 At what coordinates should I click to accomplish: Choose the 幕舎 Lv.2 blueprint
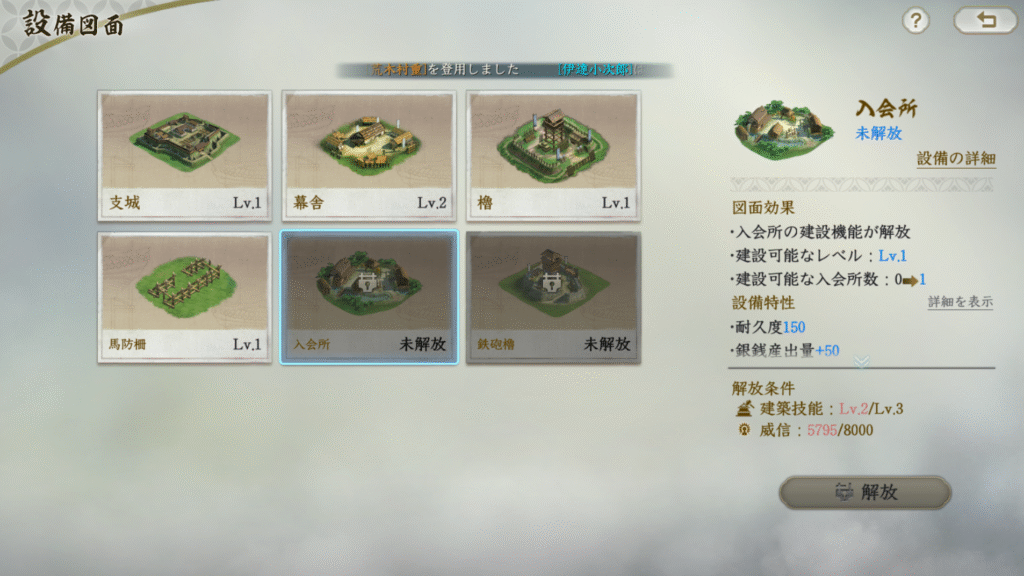(x=368, y=155)
